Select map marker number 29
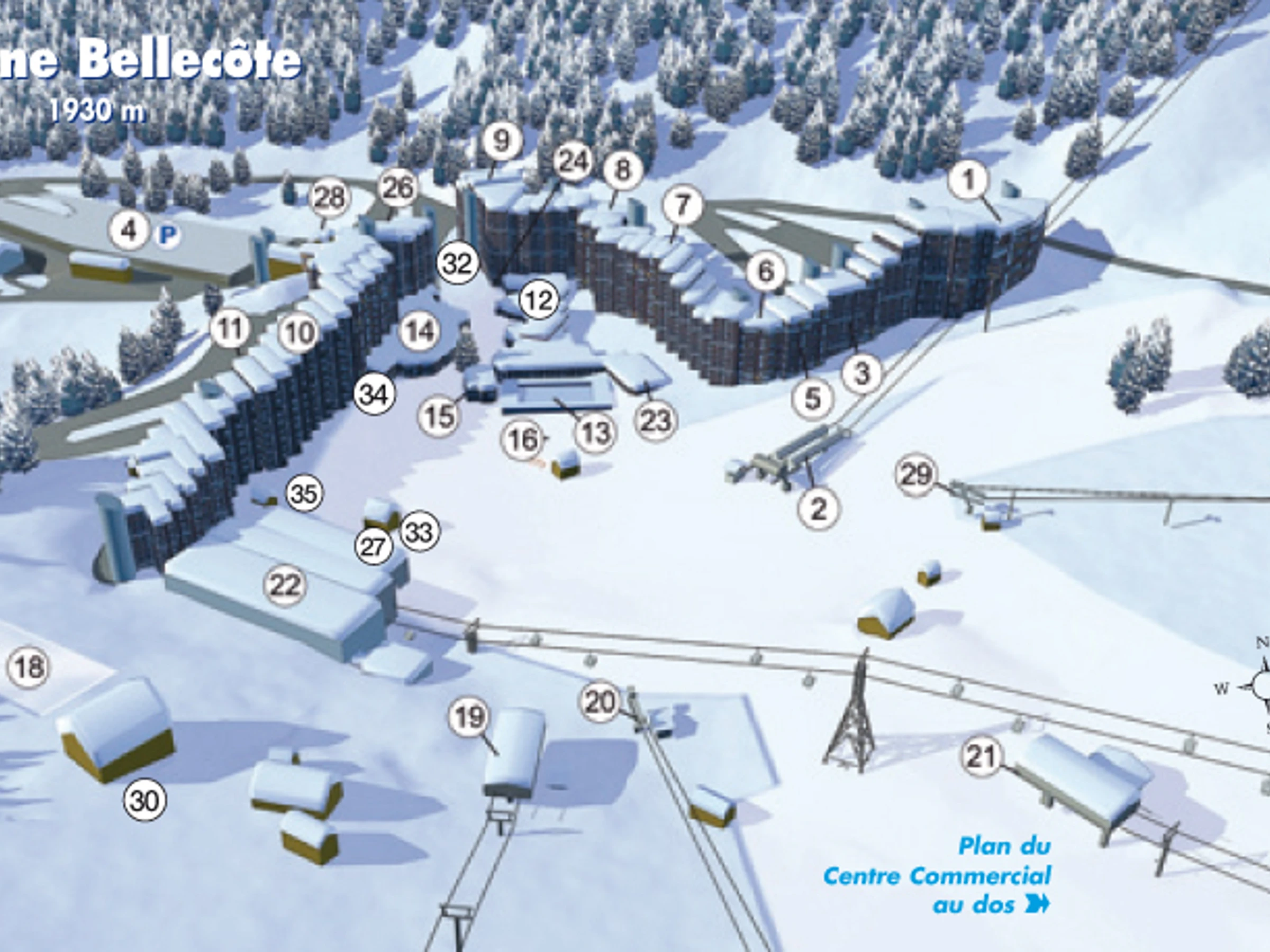This screenshot has width=1270, height=952. pos(916,474)
